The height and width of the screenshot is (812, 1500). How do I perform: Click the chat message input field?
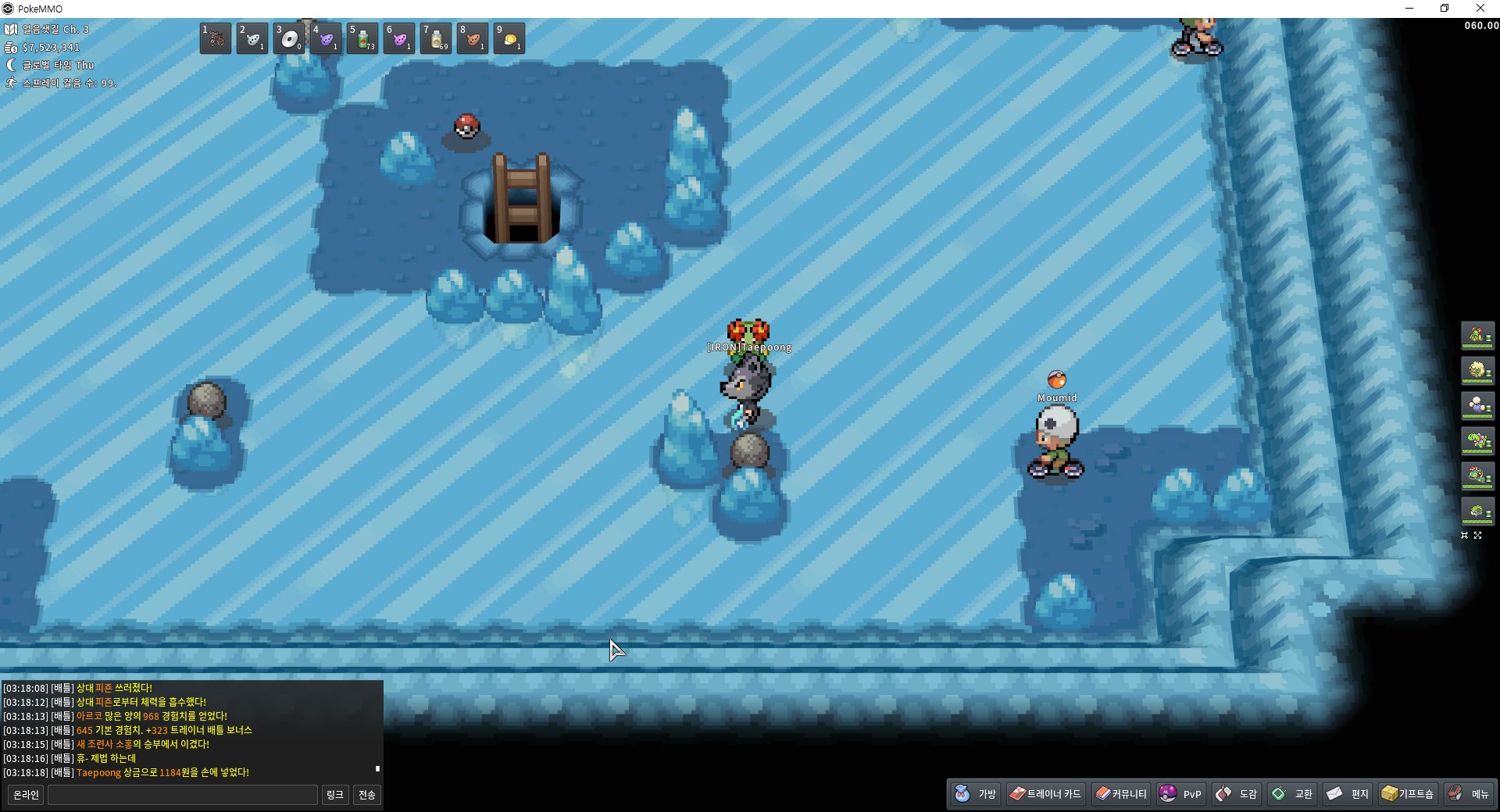click(183, 795)
